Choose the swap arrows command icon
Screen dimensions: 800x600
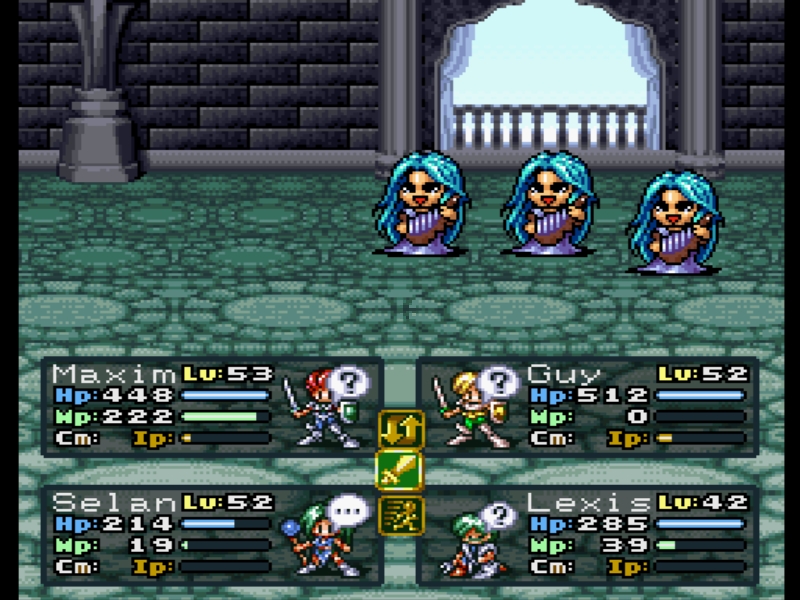(x=400, y=428)
